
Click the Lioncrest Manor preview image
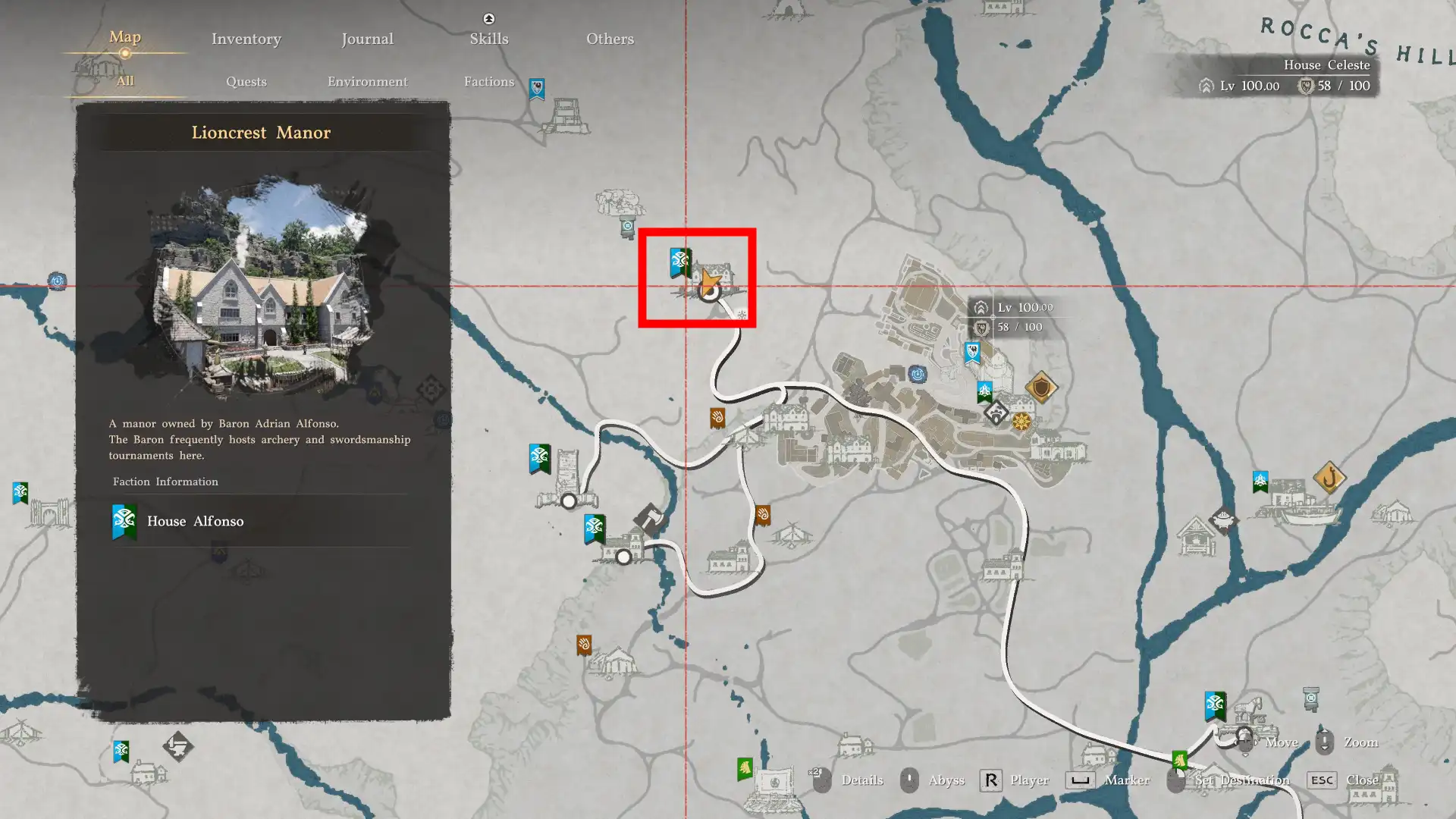coord(262,284)
